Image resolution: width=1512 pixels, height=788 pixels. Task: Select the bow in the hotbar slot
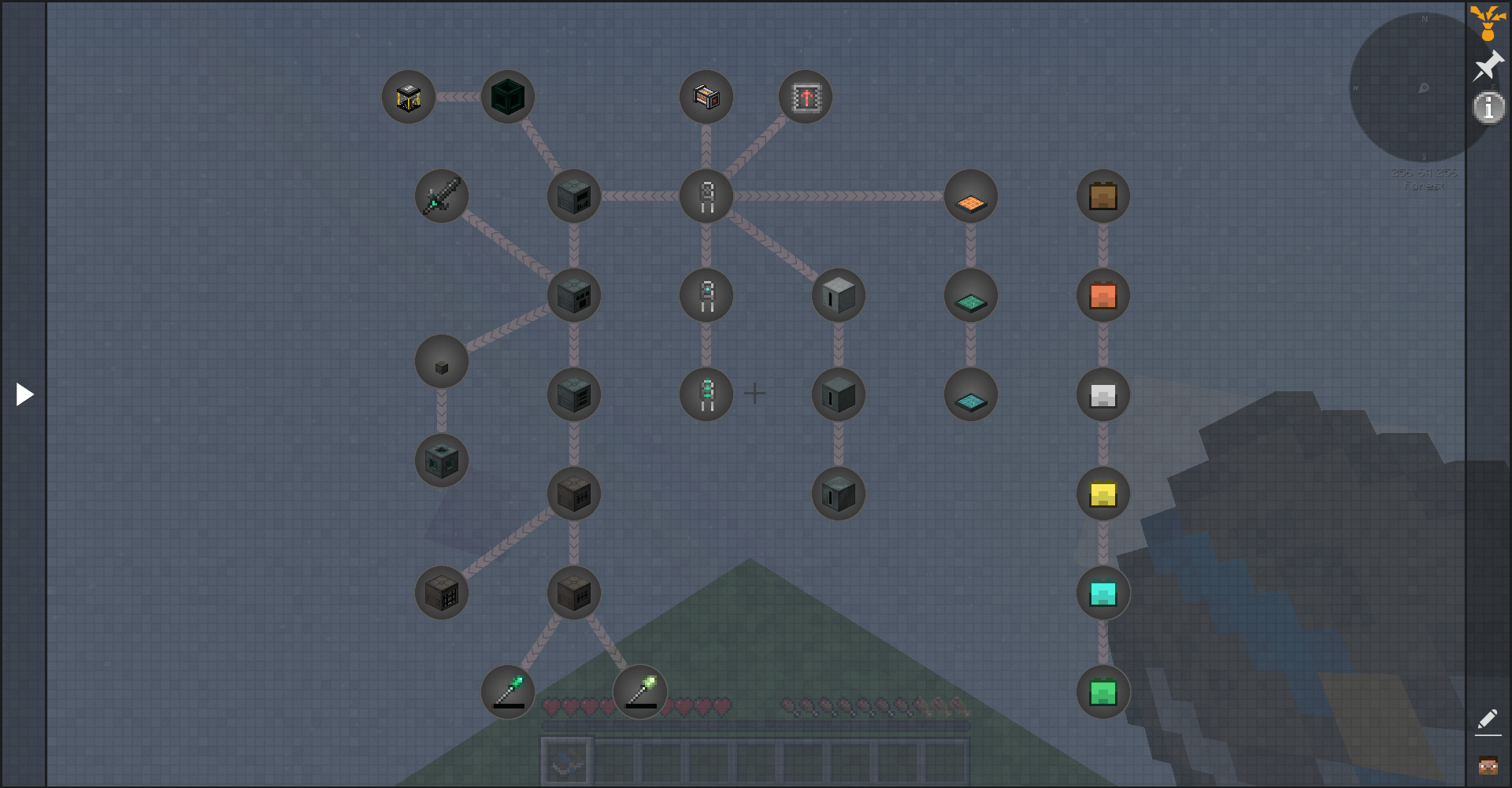click(x=565, y=760)
